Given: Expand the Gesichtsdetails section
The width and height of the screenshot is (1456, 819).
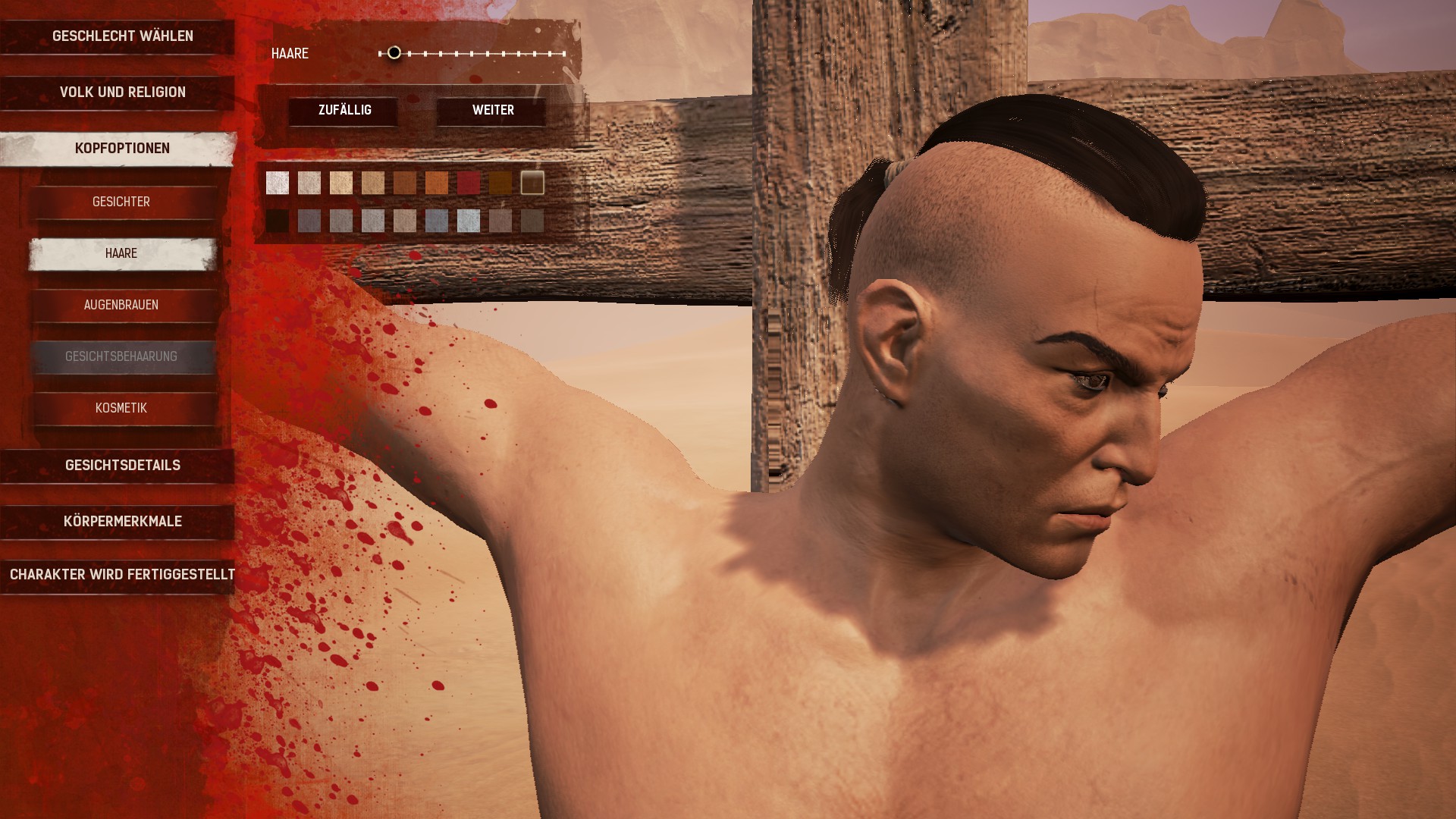Looking at the screenshot, I should click(x=122, y=466).
